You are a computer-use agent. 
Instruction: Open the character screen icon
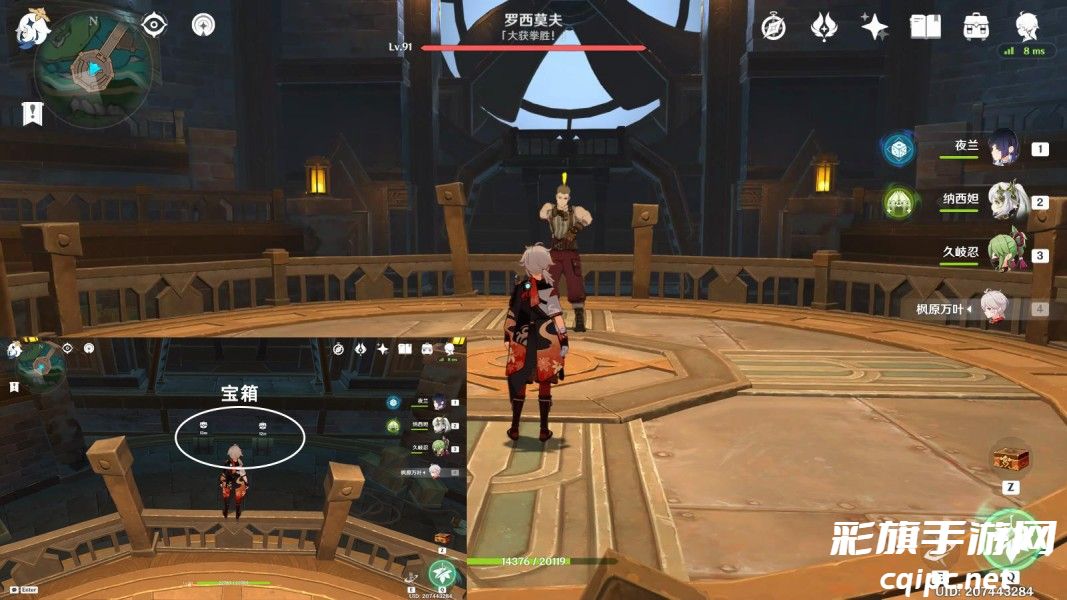click(x=1026, y=25)
